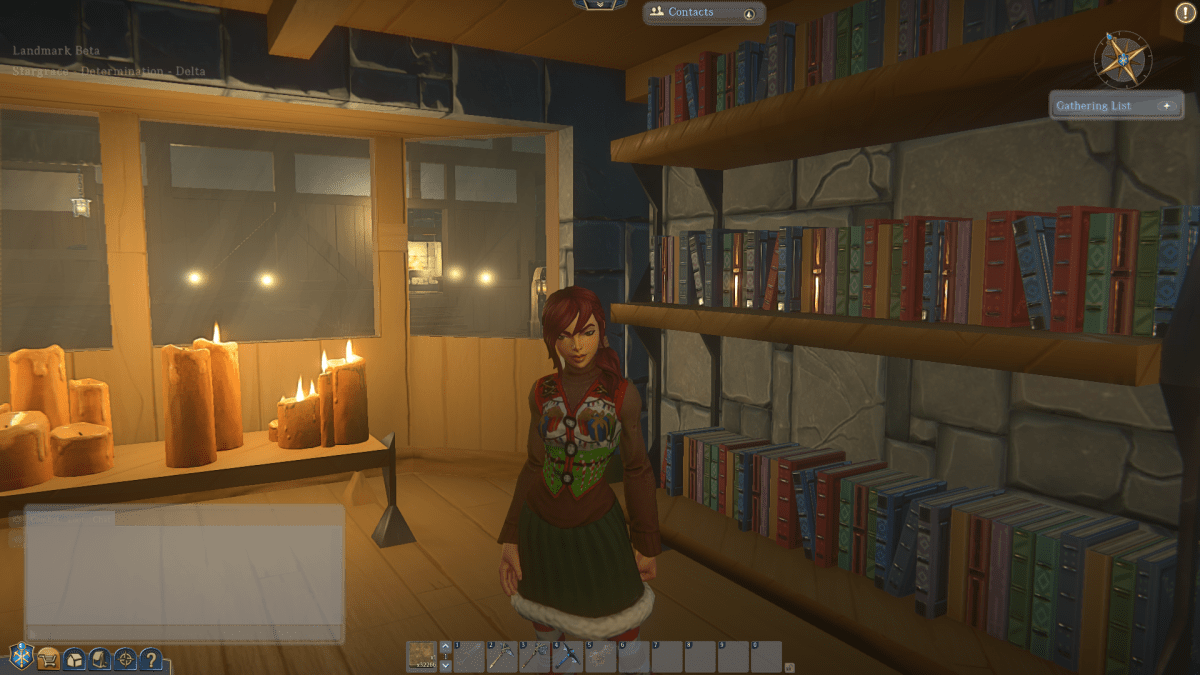Switch hotbar down with the arrow

[446, 666]
